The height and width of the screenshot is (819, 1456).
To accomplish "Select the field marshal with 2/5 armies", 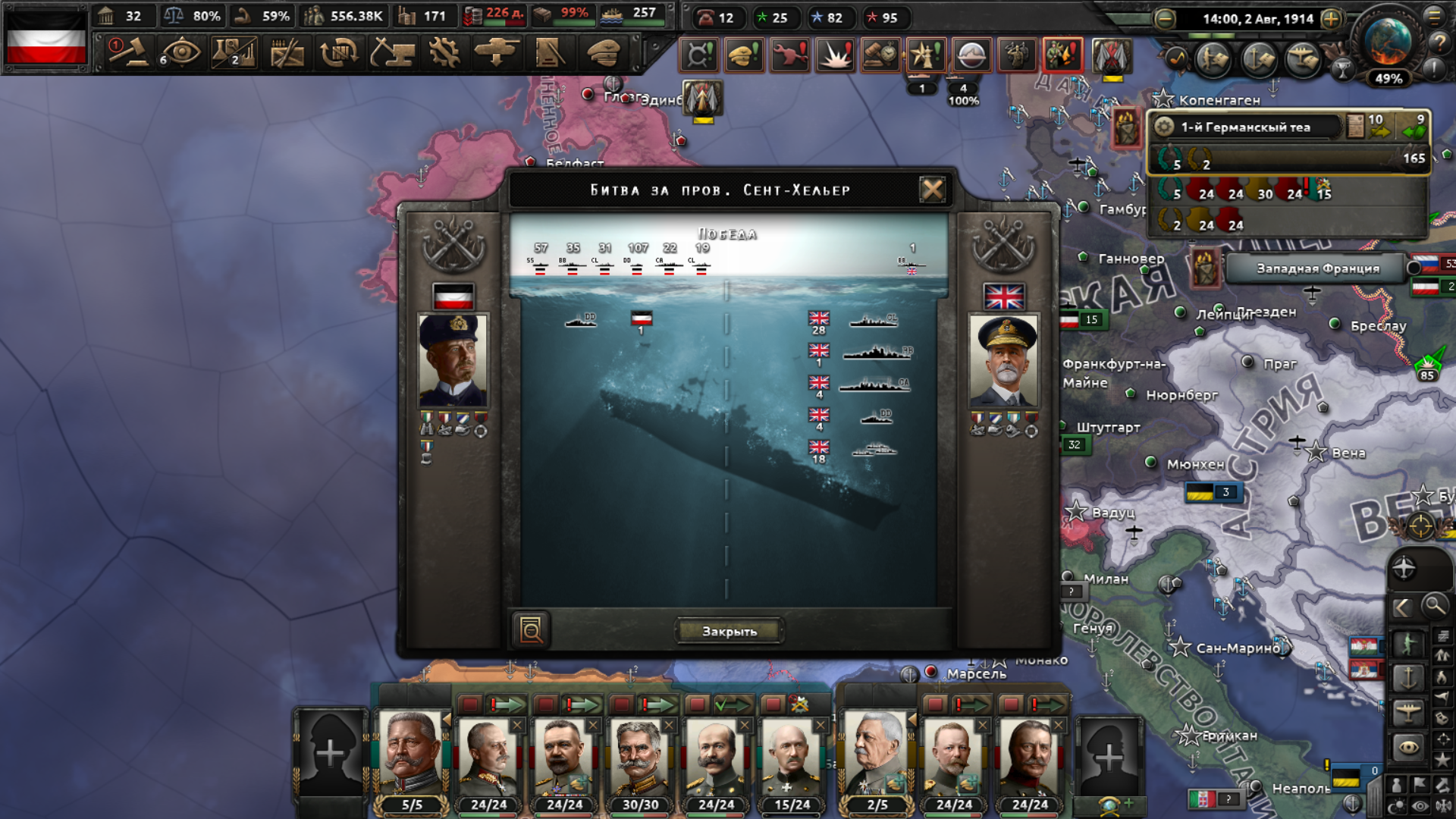I will [x=877, y=758].
